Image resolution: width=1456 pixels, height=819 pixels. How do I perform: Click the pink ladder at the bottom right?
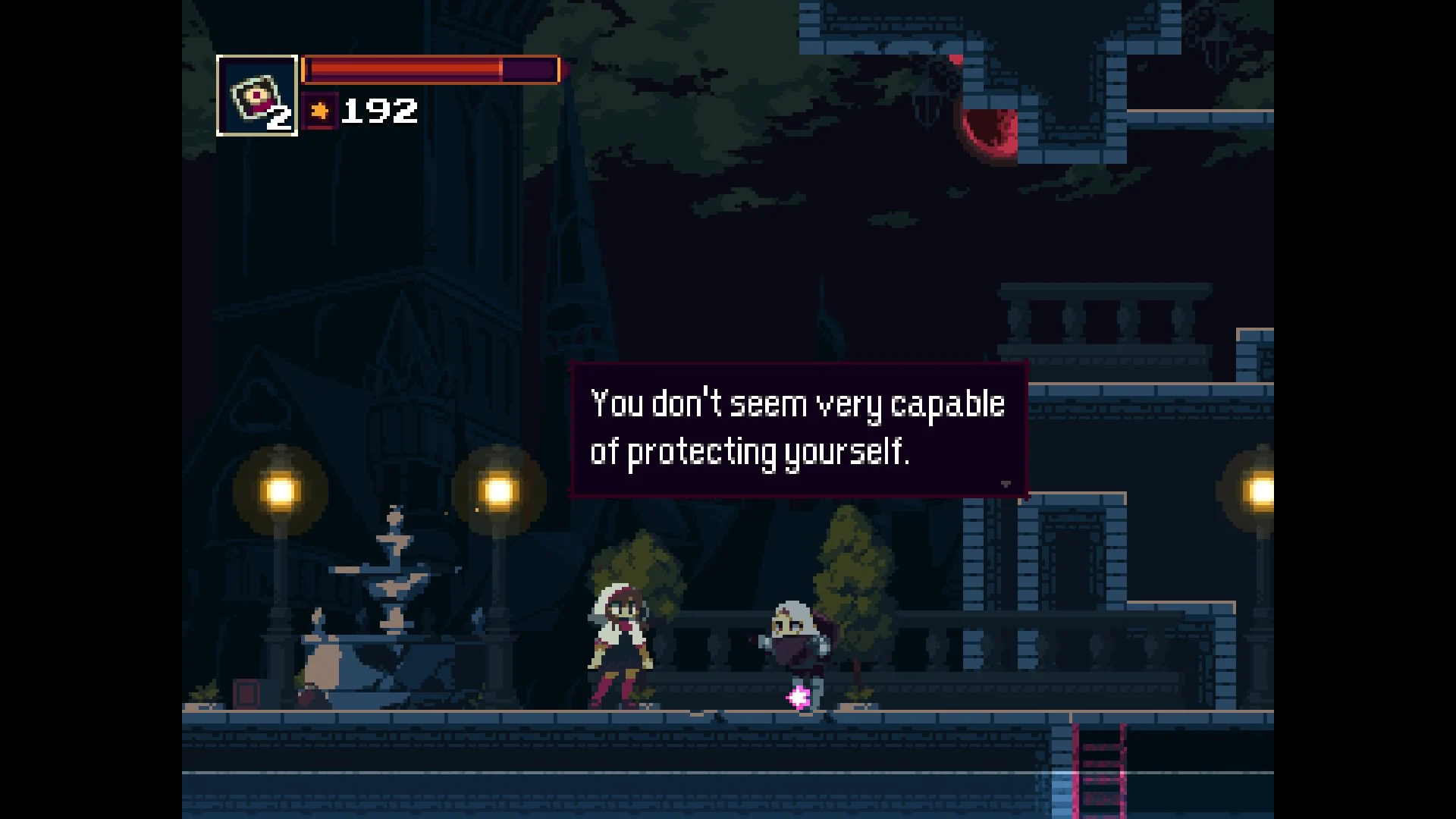point(1097,773)
